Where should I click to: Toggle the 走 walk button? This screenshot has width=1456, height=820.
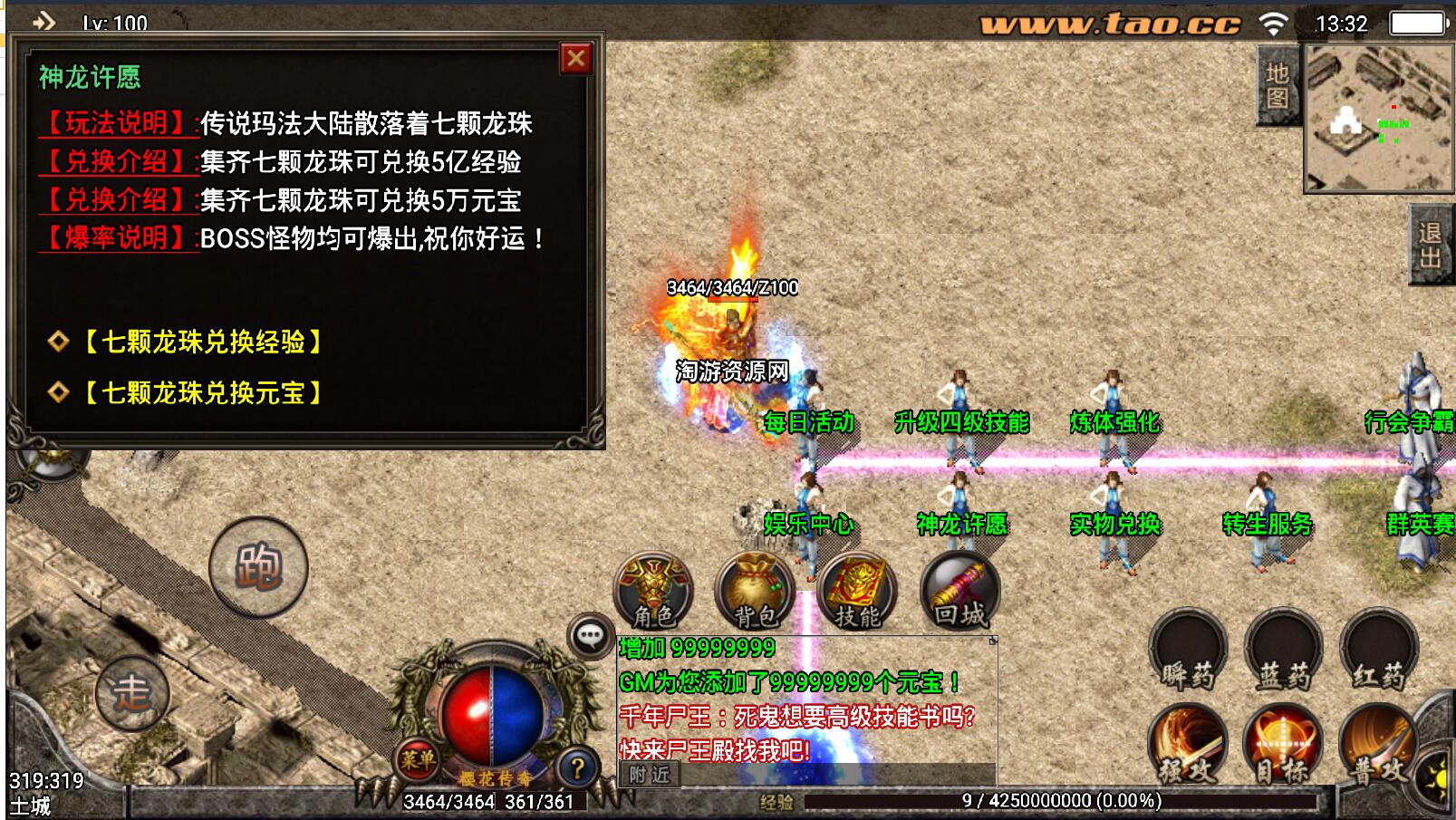pos(131,693)
